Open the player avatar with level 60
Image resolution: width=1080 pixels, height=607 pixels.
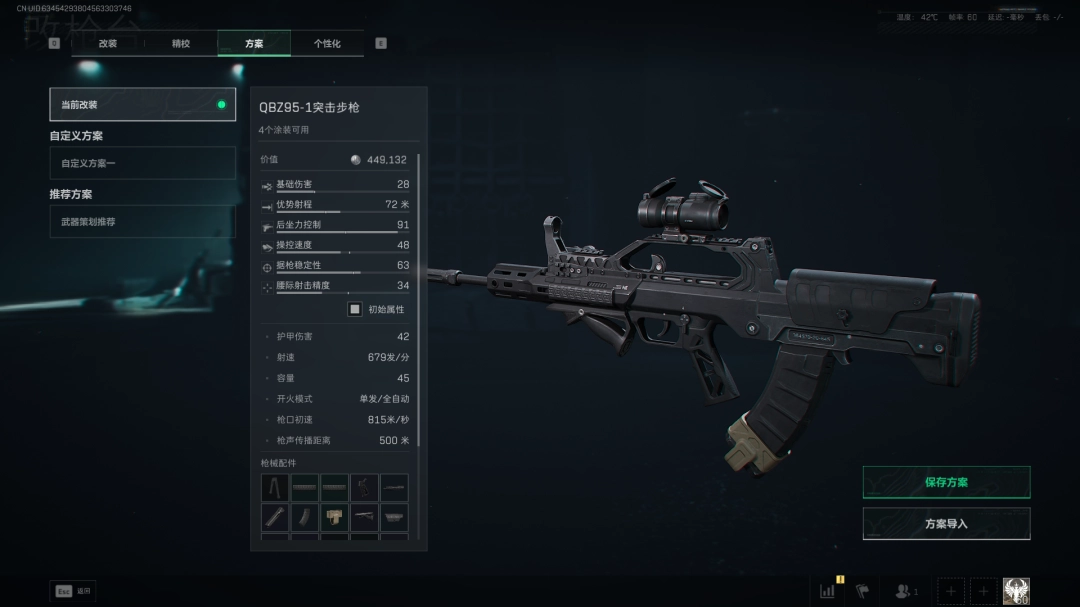click(x=1016, y=591)
